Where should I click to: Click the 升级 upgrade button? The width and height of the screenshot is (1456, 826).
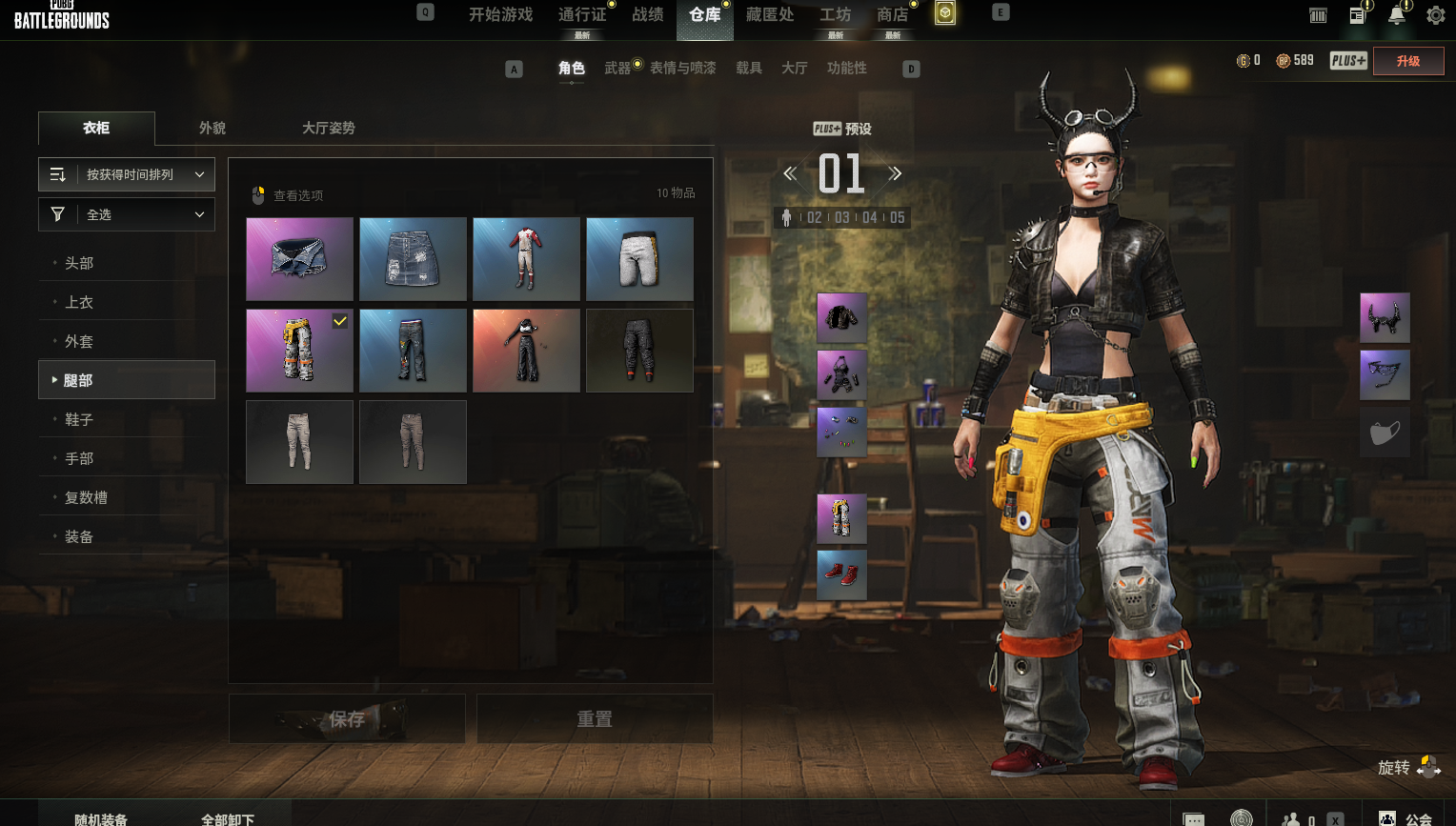point(1407,61)
